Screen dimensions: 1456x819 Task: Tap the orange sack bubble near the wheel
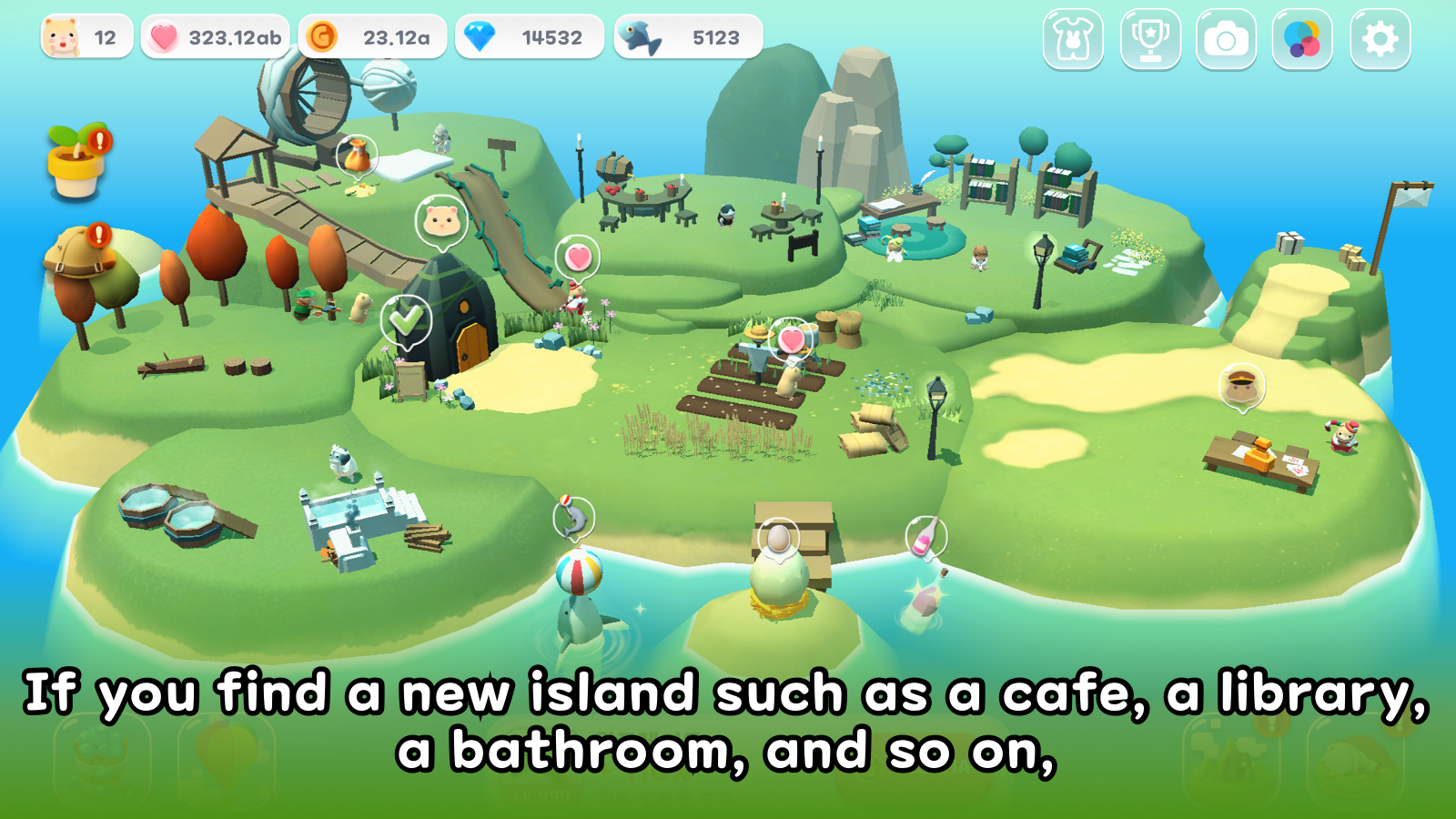click(x=357, y=156)
